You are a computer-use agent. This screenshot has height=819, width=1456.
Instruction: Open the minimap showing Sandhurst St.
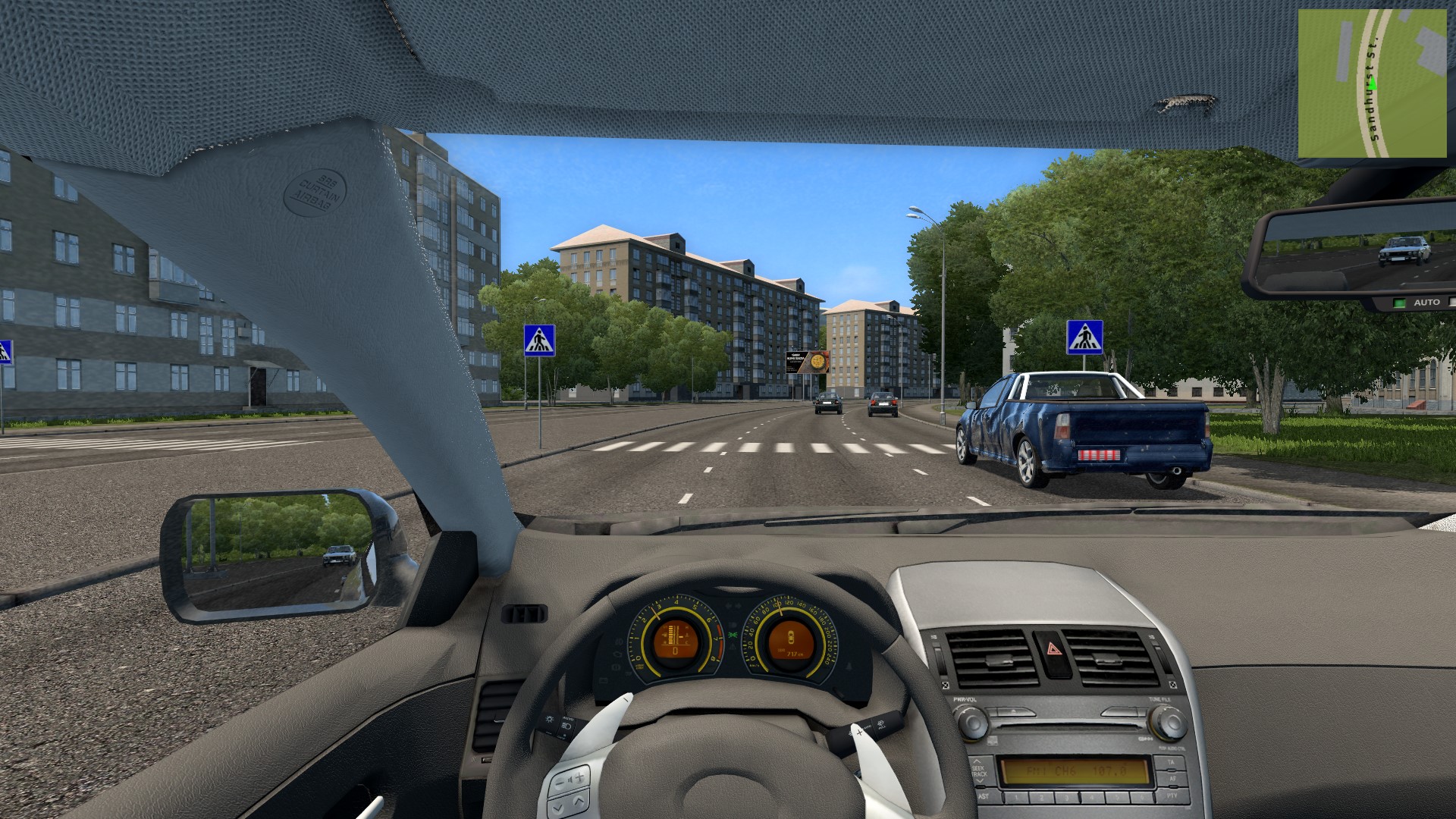1372,83
